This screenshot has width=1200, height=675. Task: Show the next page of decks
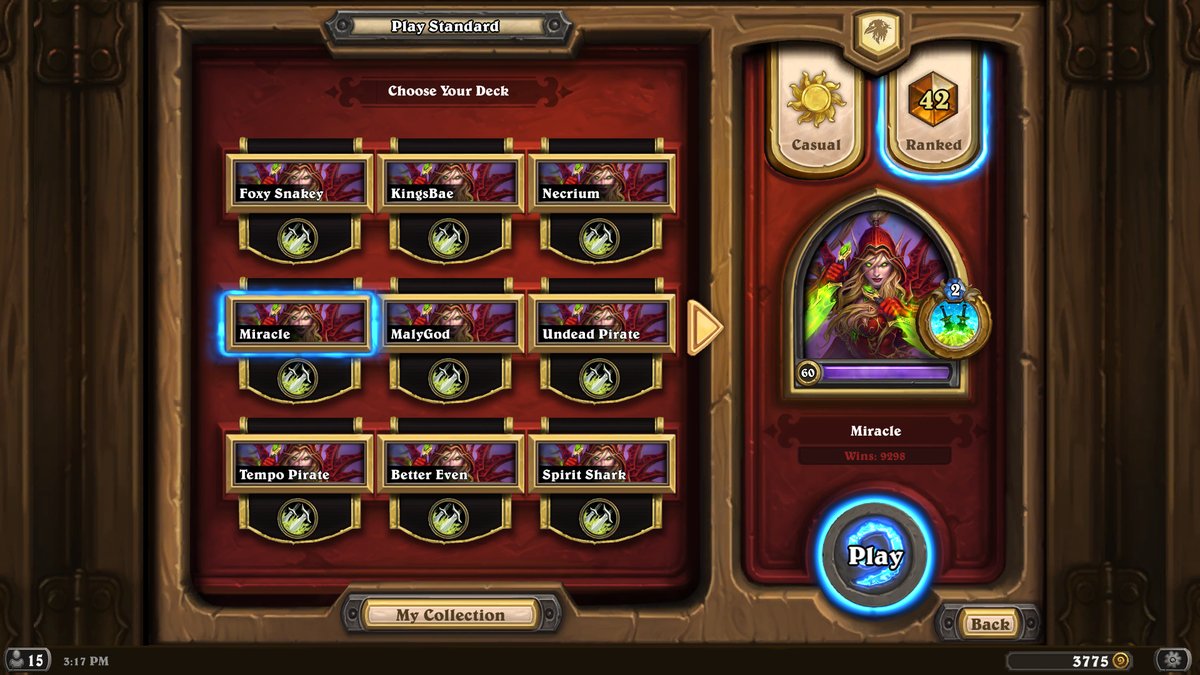point(705,326)
